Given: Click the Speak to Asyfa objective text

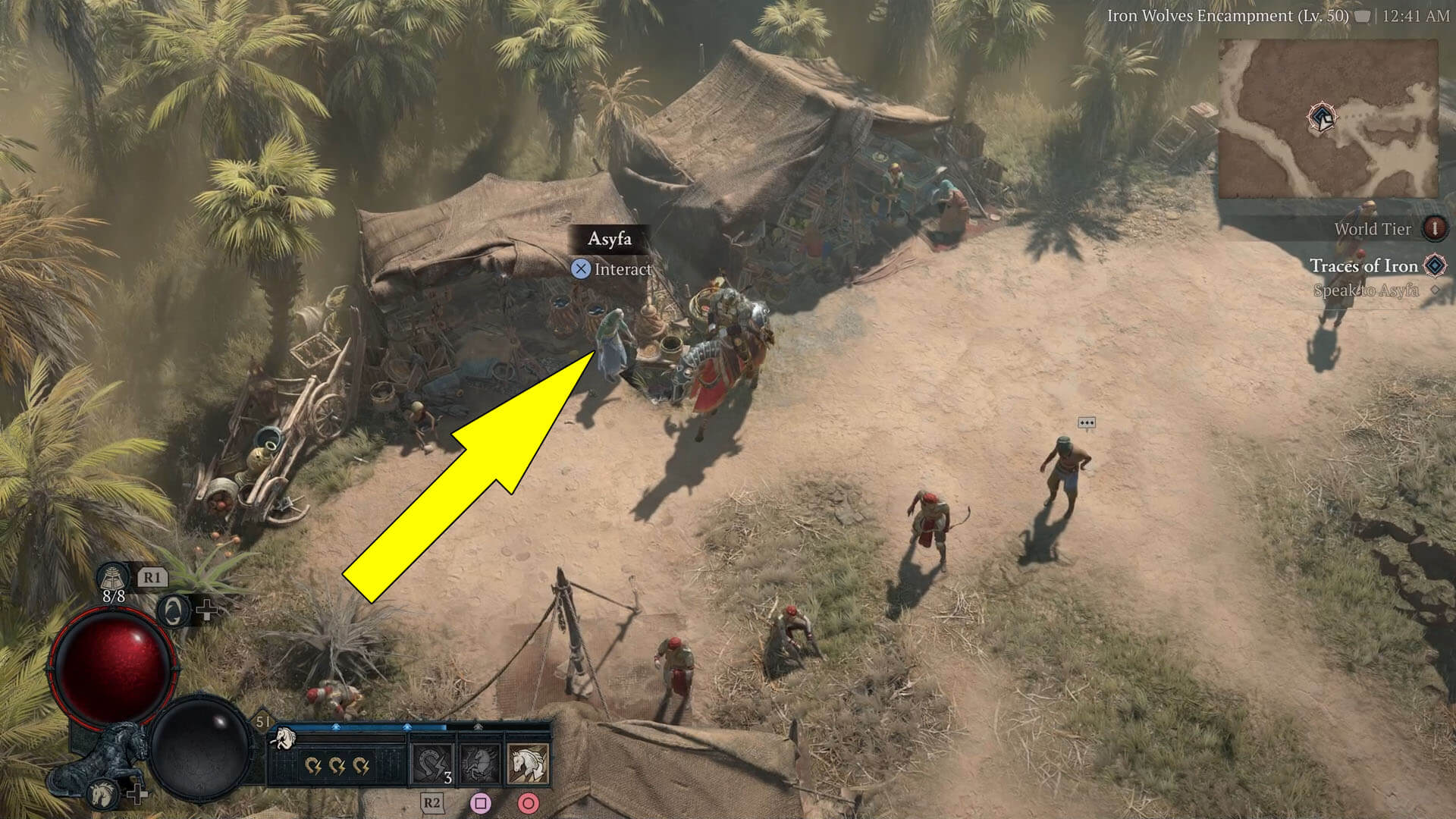Looking at the screenshot, I should click(1367, 290).
